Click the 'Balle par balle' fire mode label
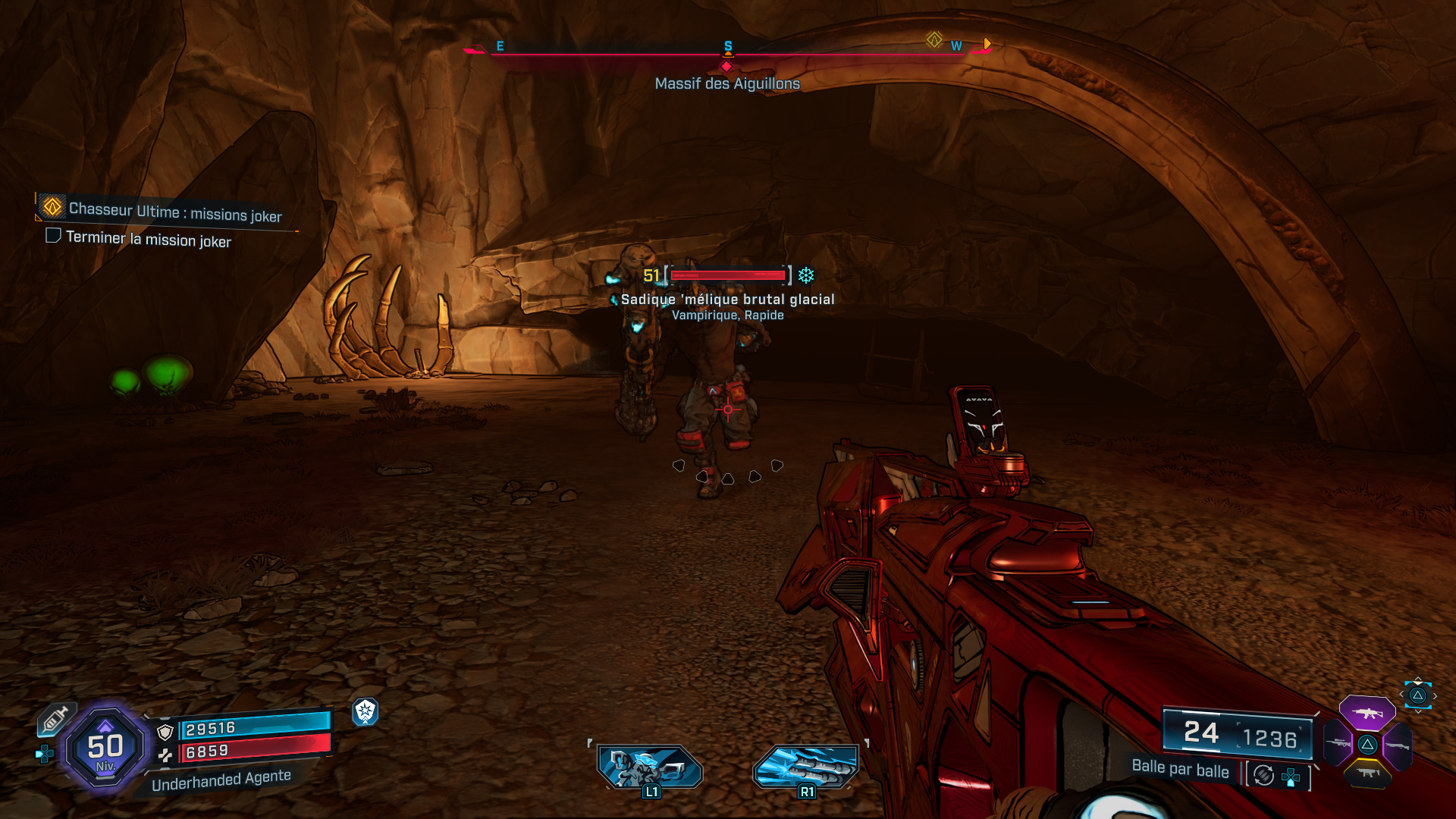 (1180, 771)
